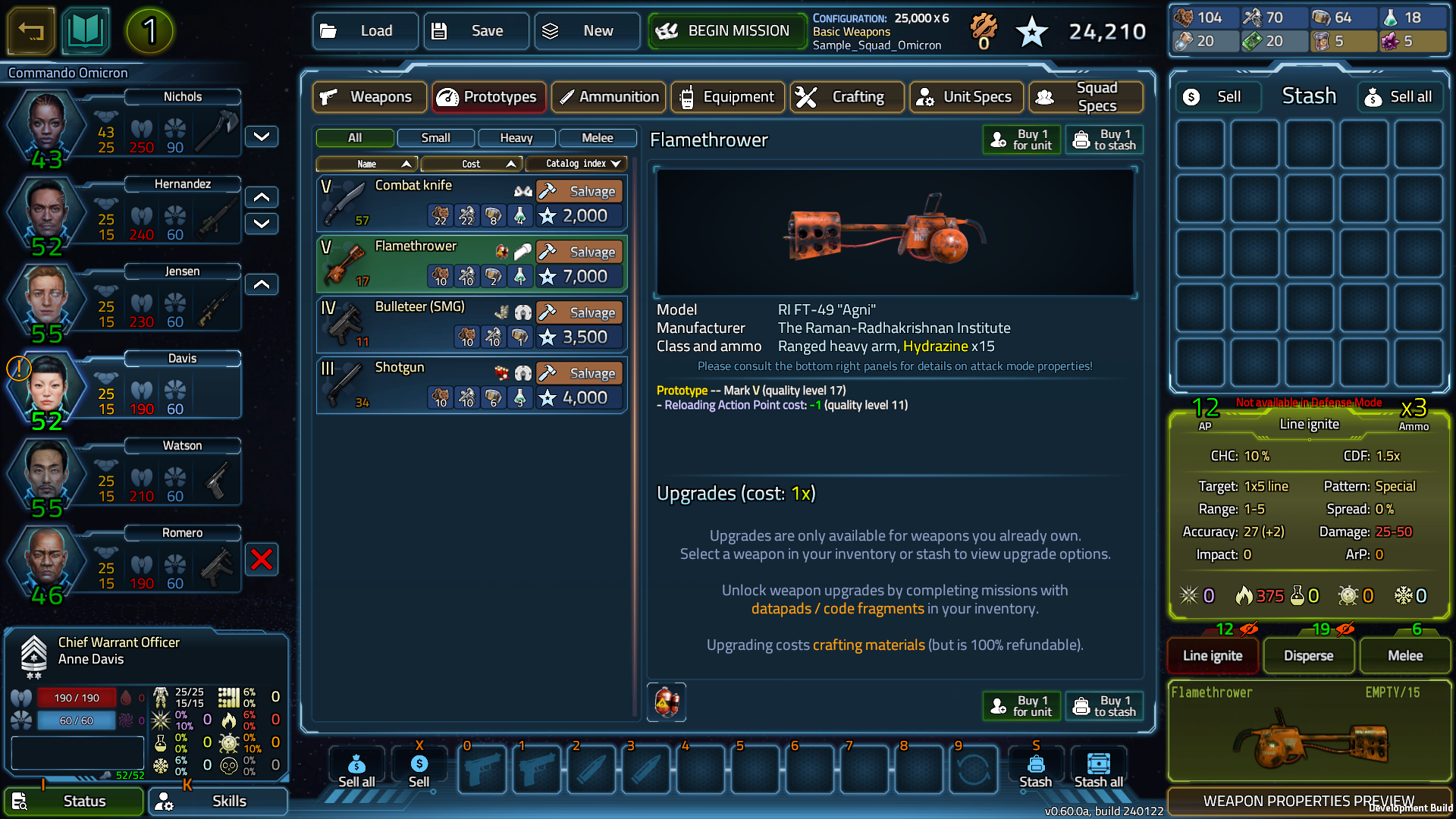Click the crafting materials link in upgrade text
The width and height of the screenshot is (1456, 819).
(x=869, y=645)
